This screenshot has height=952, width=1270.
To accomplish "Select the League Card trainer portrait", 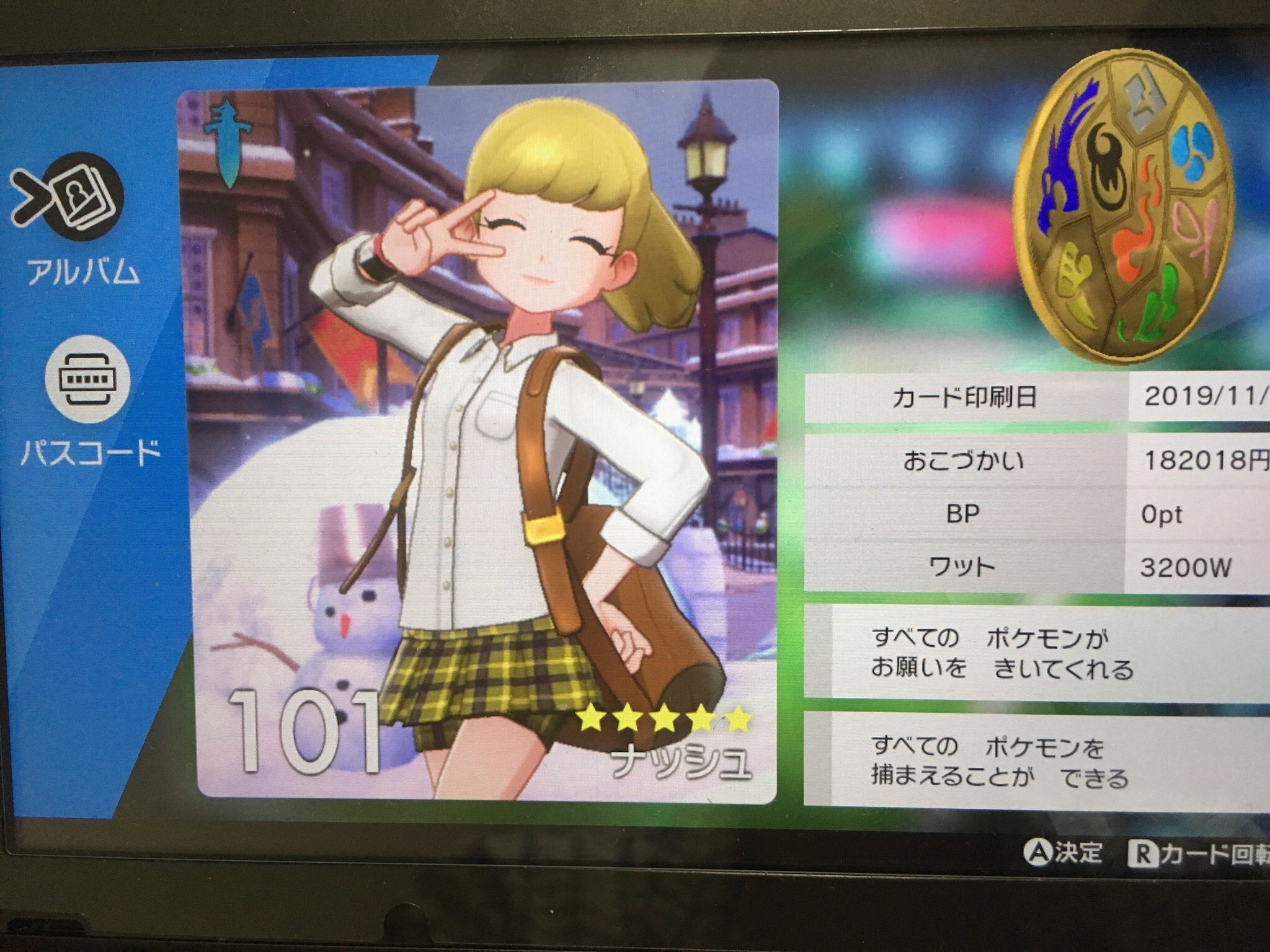I will 477,434.
